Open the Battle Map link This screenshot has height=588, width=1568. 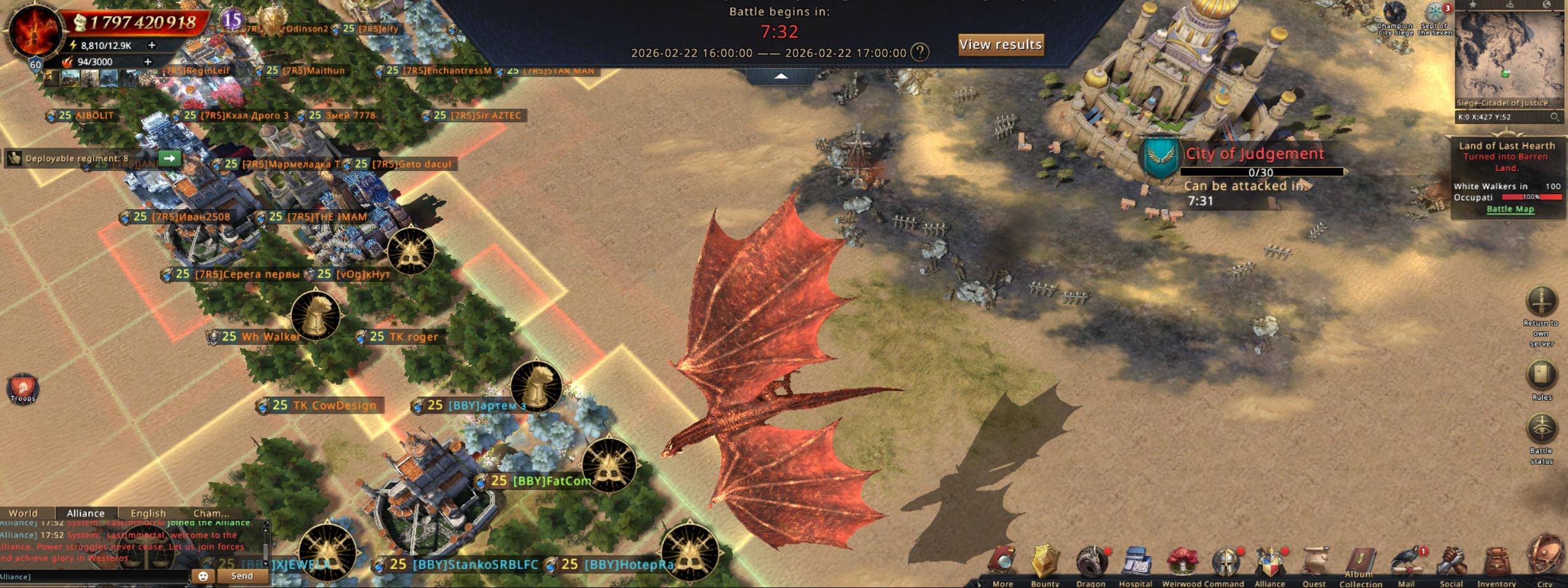[x=1510, y=209]
